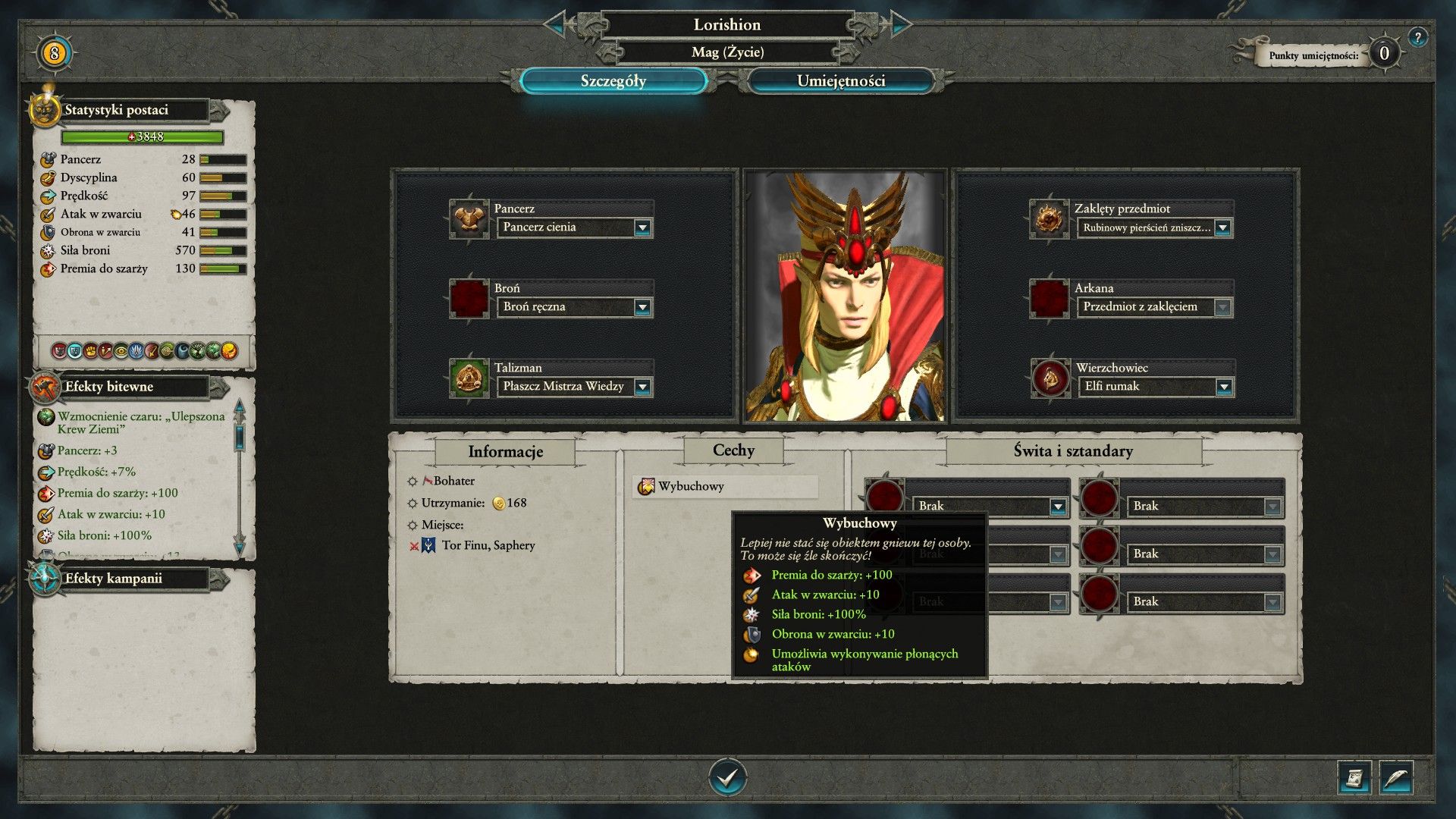Open the Pancerz cienia armor dropdown
This screenshot has height=819, width=1456.
(642, 227)
